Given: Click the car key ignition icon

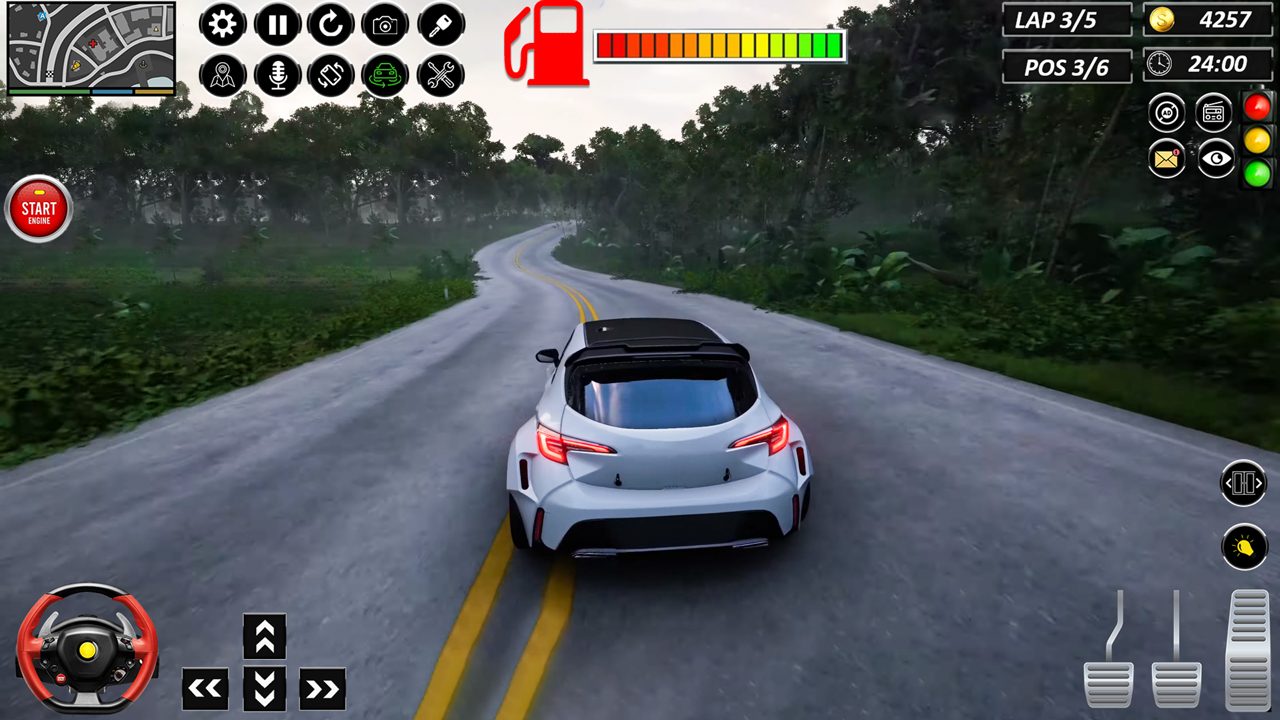Looking at the screenshot, I should pos(439,25).
